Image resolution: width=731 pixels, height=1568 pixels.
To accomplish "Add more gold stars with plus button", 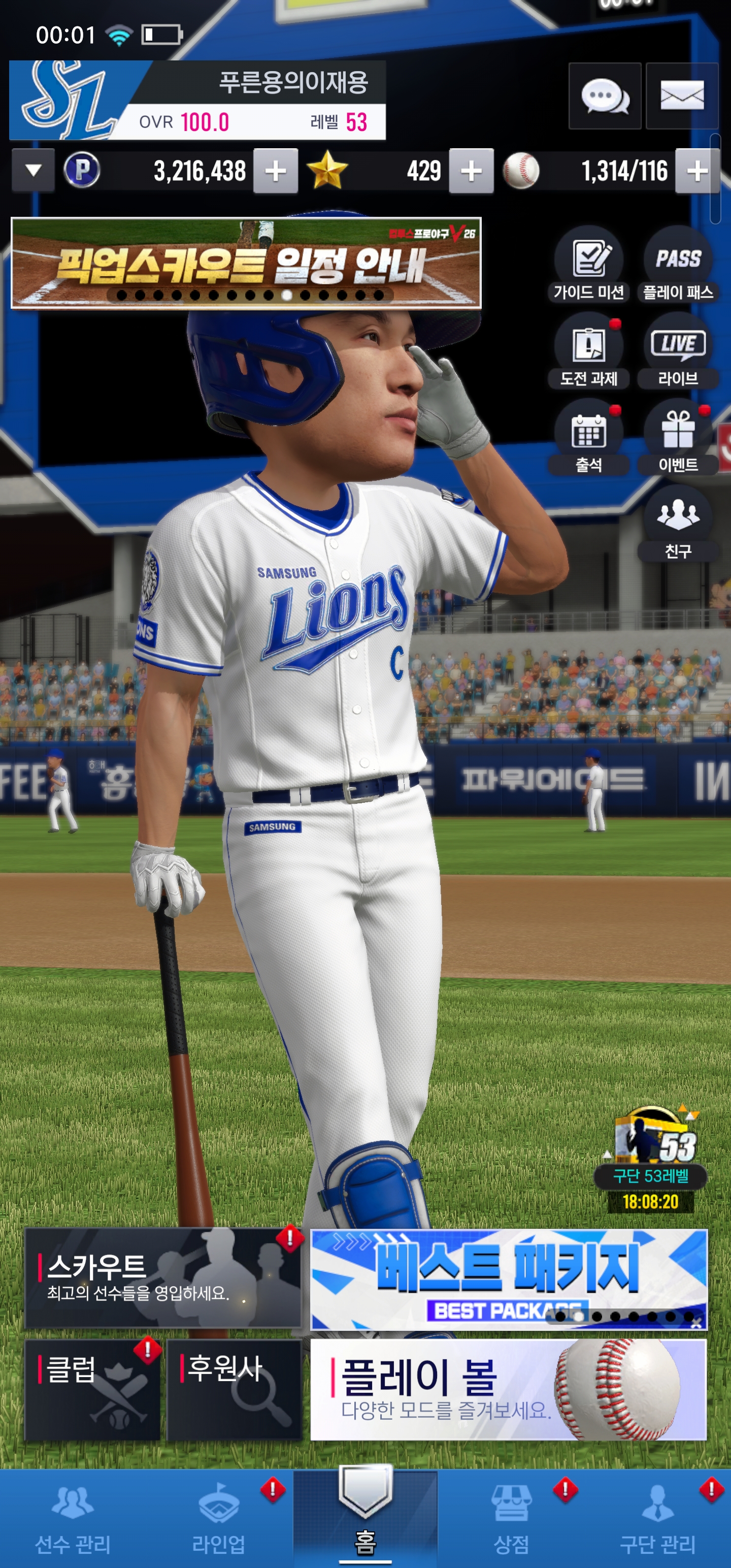I will (x=471, y=171).
